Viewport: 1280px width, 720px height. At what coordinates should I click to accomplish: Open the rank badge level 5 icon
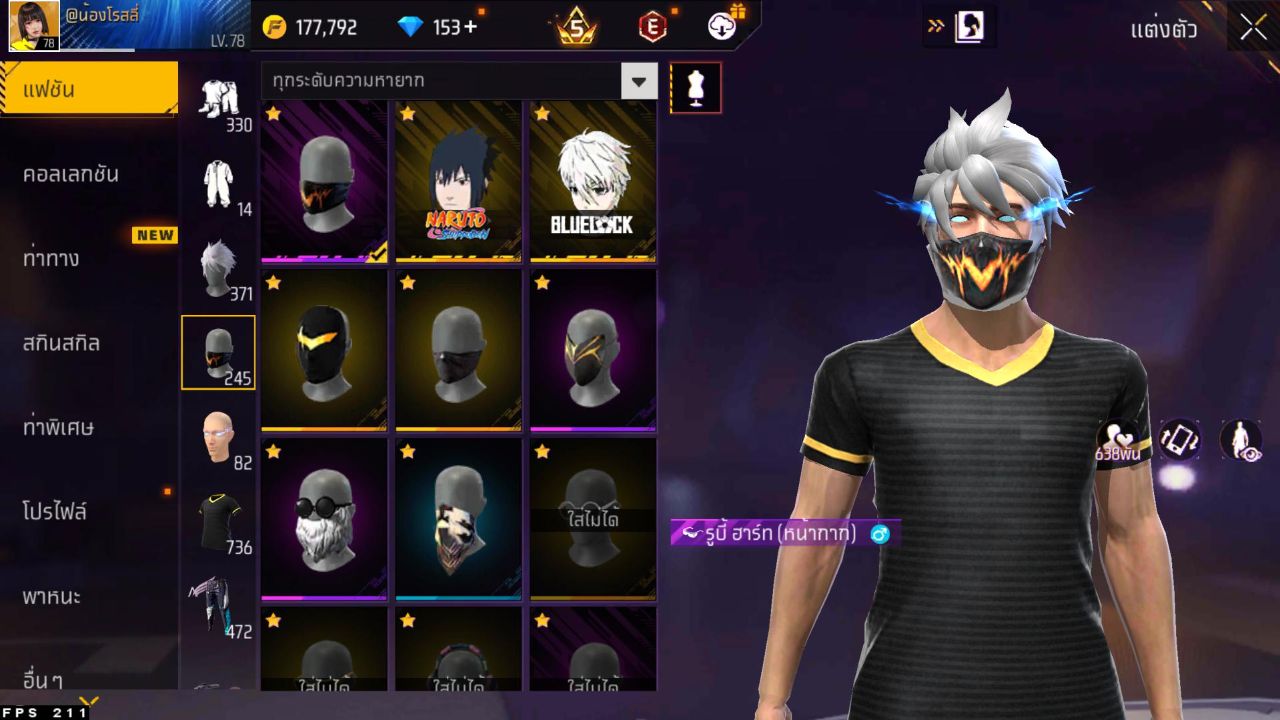coord(575,27)
